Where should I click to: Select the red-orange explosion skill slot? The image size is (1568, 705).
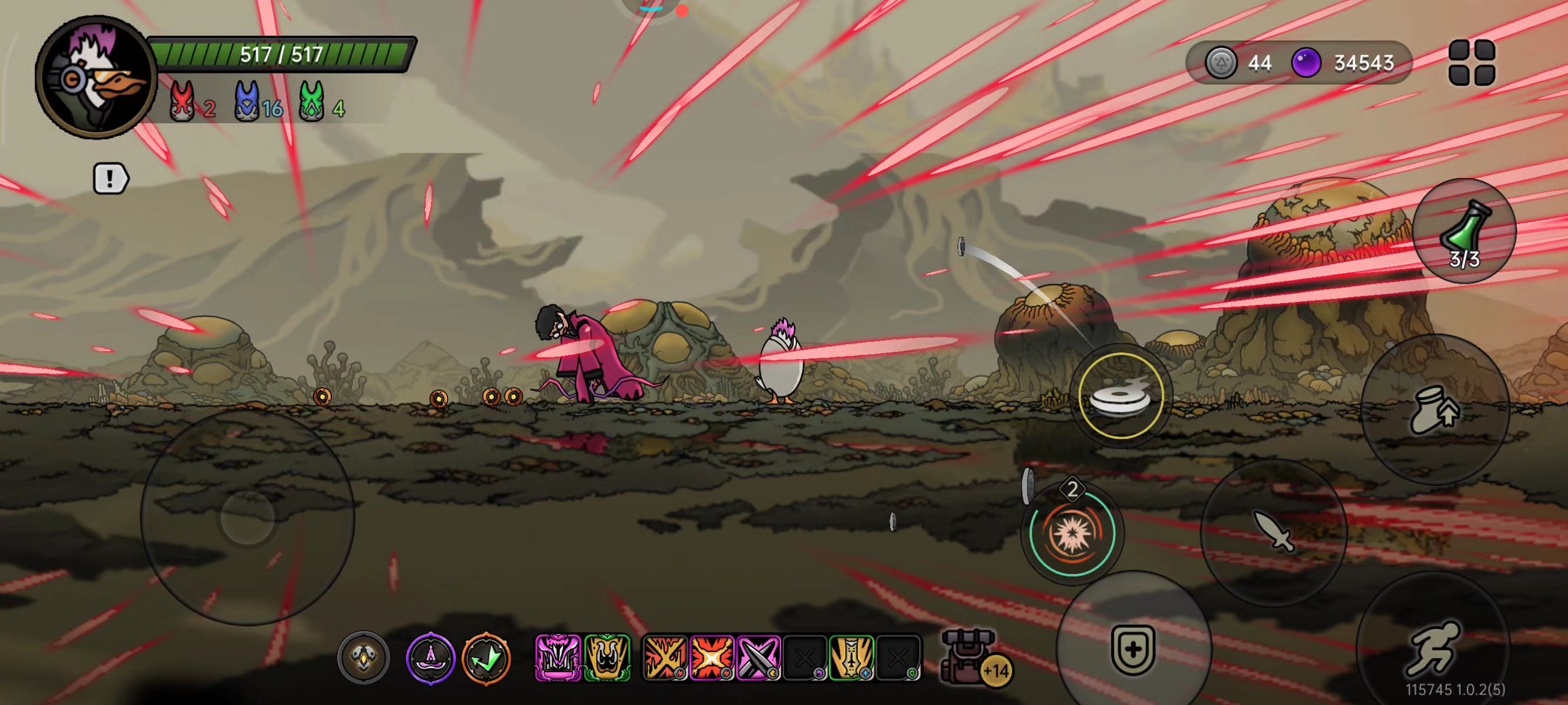(712, 657)
